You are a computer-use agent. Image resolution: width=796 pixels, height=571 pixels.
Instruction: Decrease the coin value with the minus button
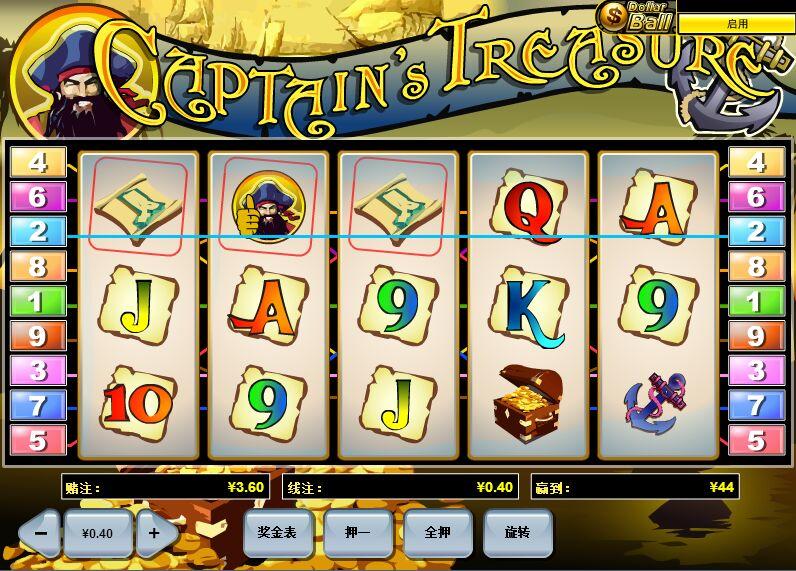coord(40,533)
